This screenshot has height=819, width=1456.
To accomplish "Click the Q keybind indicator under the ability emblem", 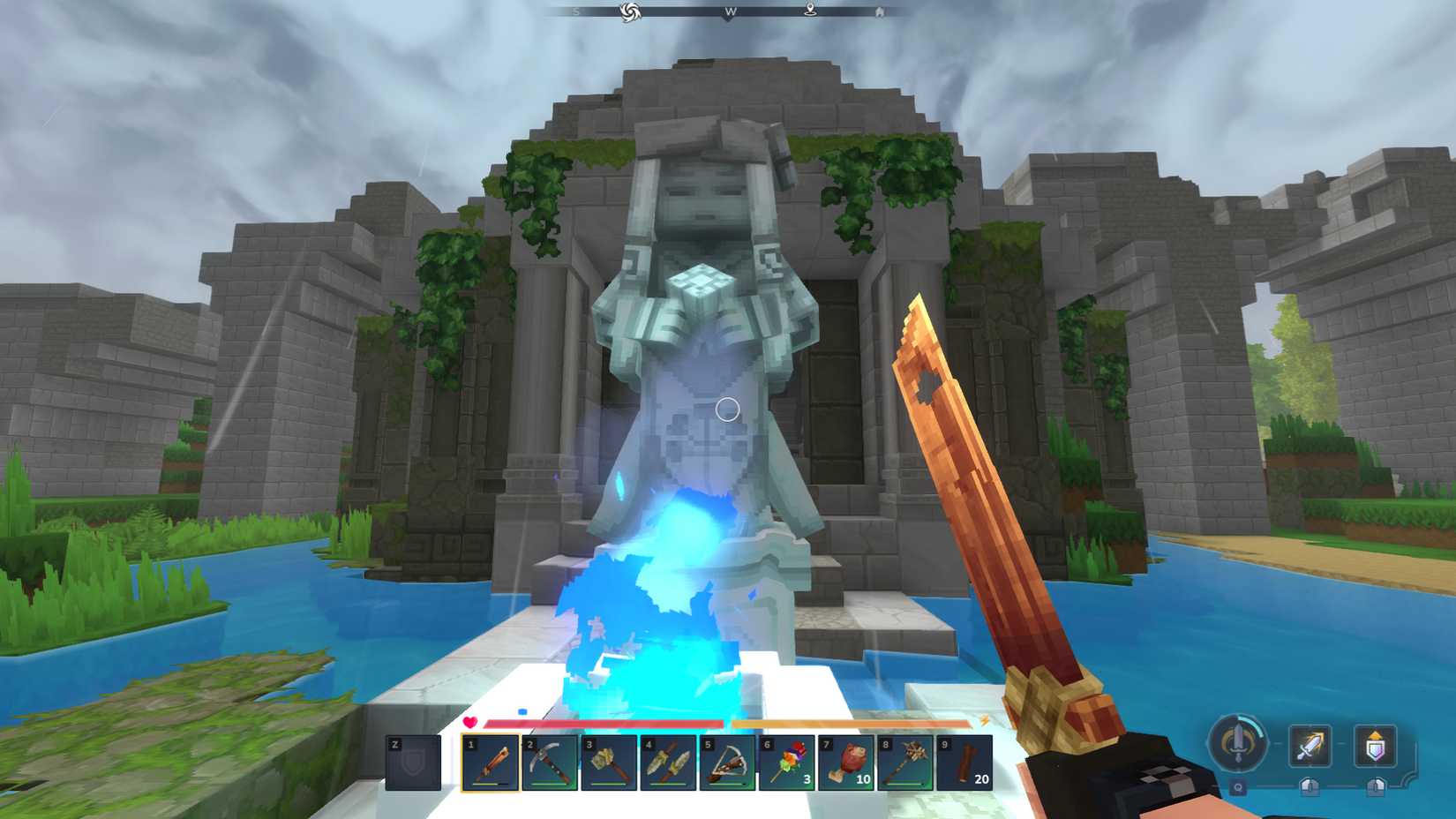I will (1238, 786).
